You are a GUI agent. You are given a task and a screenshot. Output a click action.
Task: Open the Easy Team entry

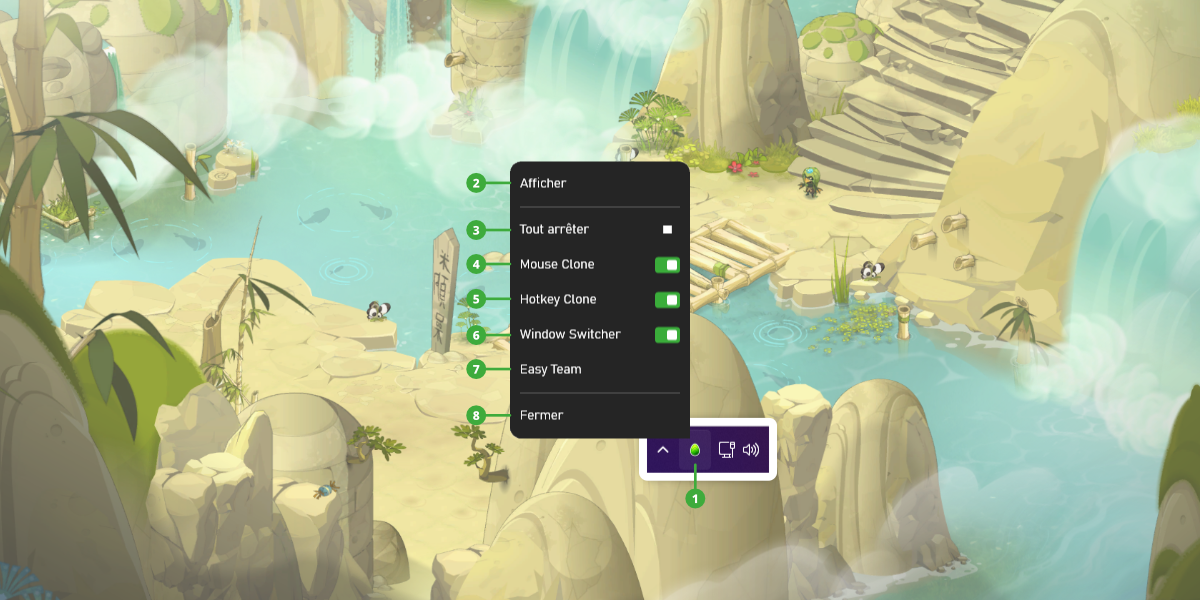551,369
